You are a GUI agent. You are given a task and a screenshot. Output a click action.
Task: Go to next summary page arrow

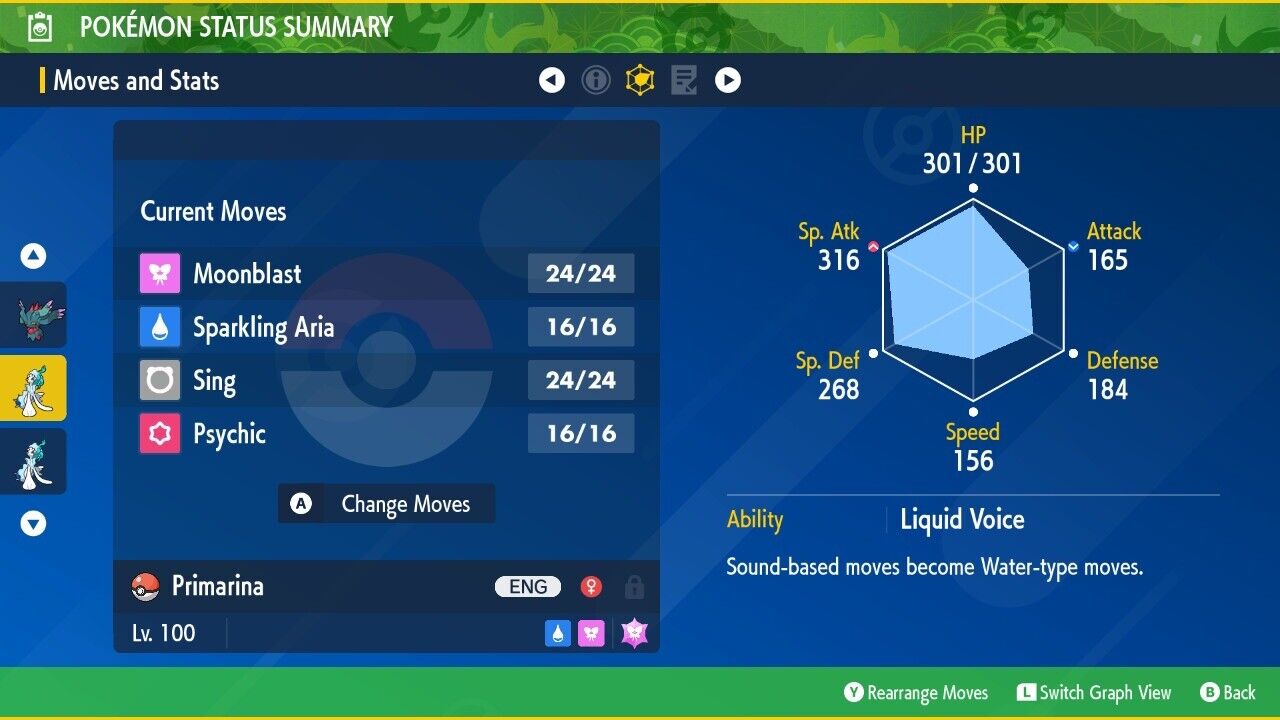(x=728, y=80)
